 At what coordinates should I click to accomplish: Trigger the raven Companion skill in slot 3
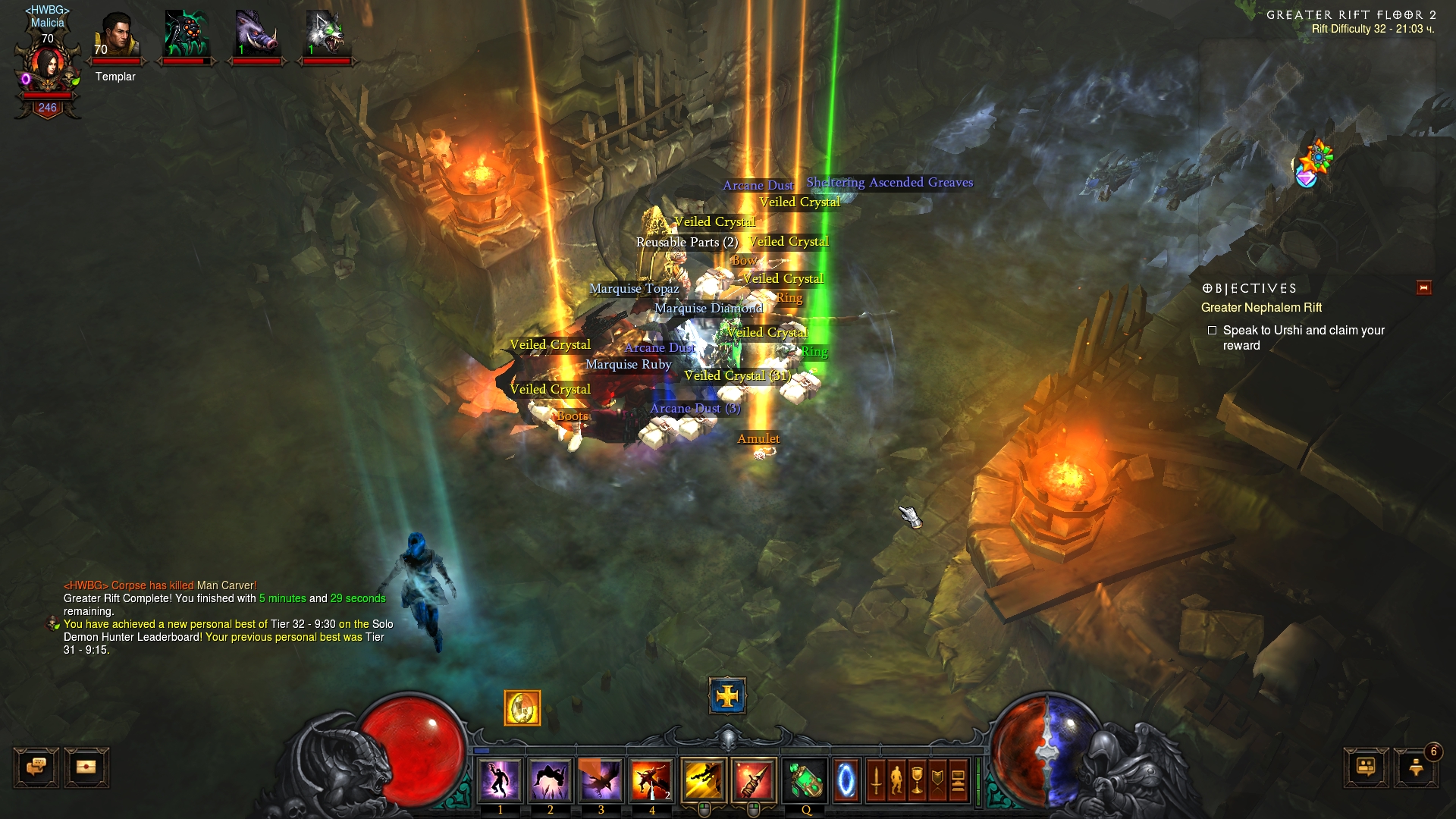click(601, 779)
